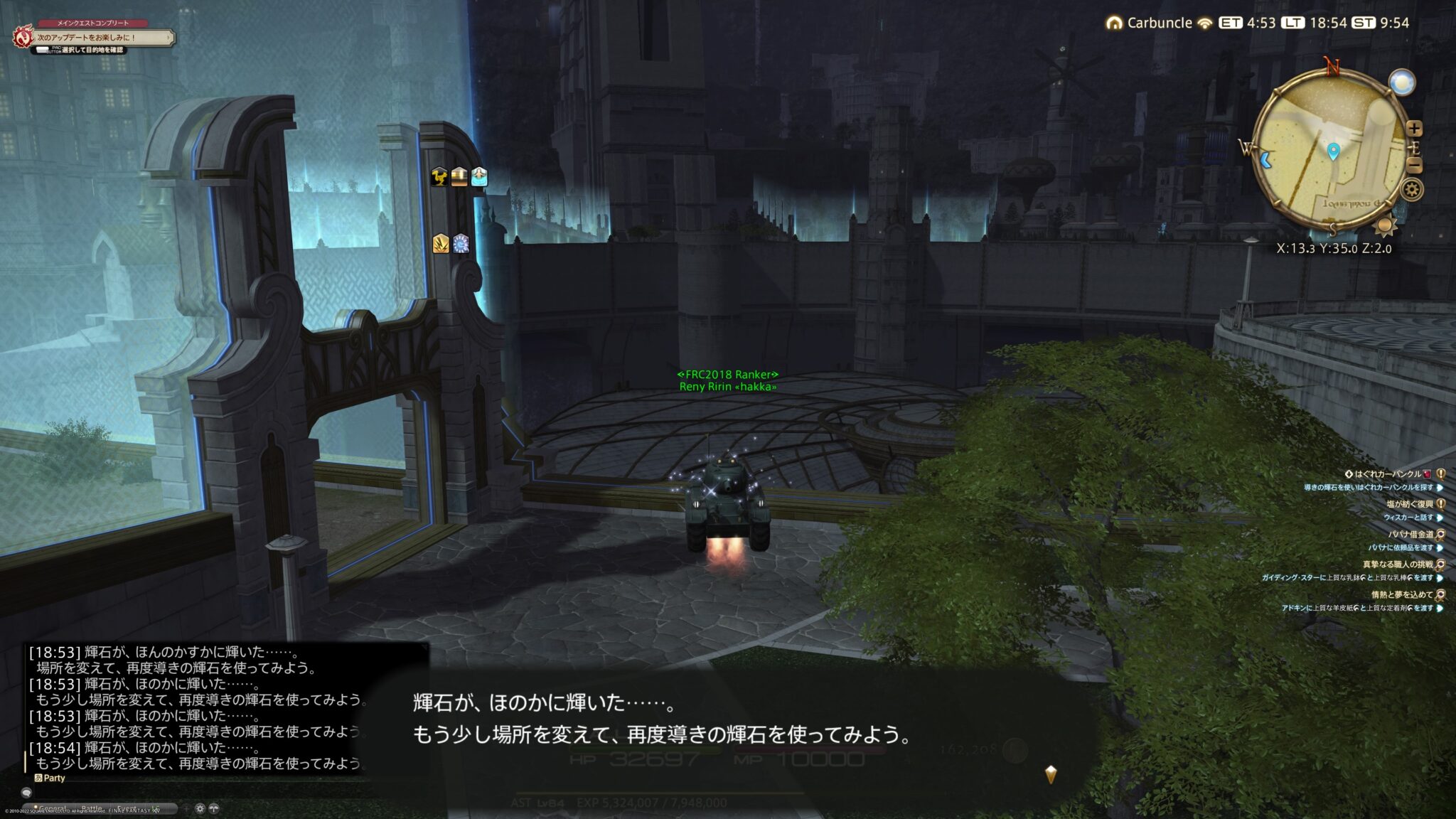Add a new chat tab with plus
Image resolution: width=1456 pixels, height=819 pixels.
click(186, 808)
